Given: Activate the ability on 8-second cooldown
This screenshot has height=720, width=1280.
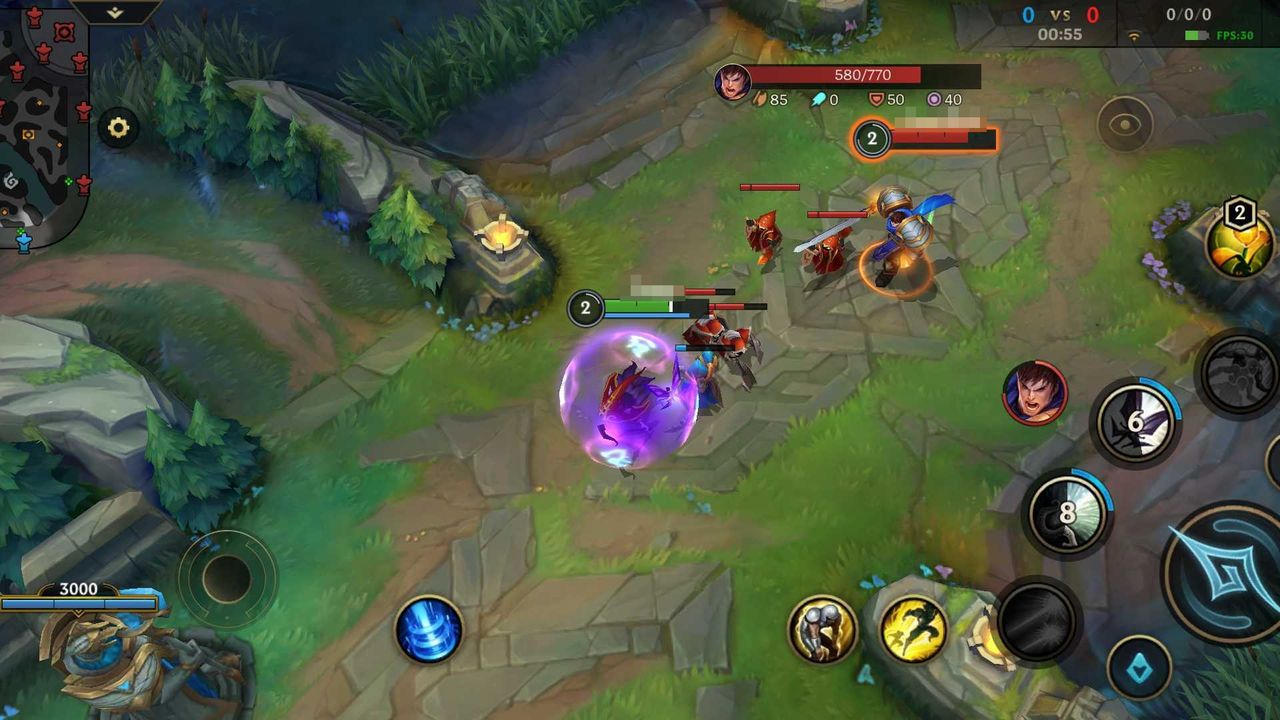Looking at the screenshot, I should [x=1067, y=514].
